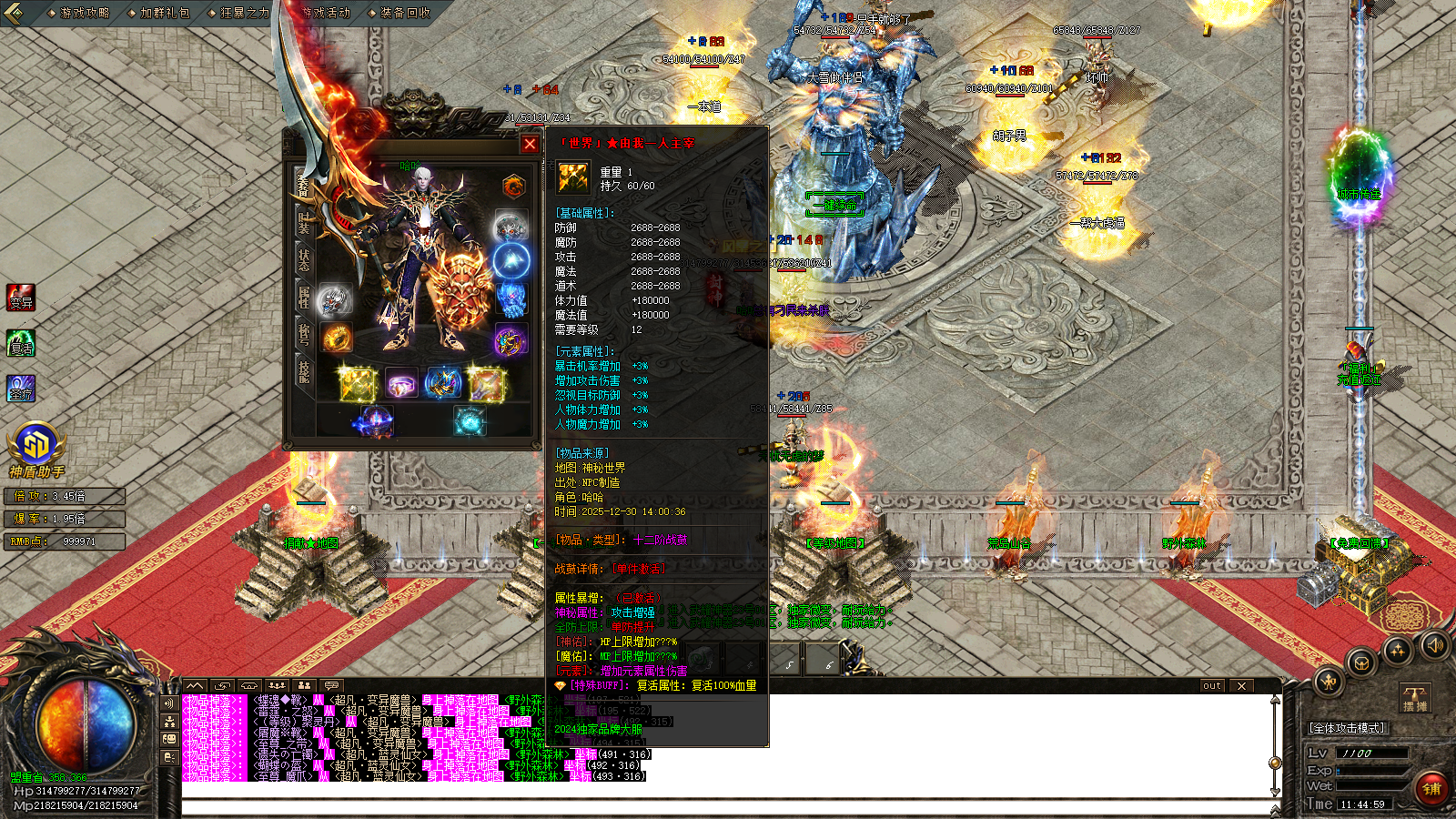Switch to the 技能 skills tab

point(303,371)
